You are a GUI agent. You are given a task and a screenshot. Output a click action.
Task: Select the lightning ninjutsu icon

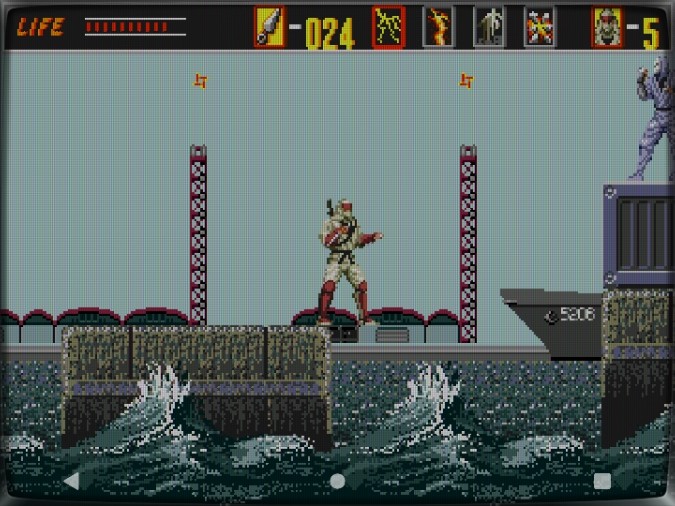click(x=388, y=27)
